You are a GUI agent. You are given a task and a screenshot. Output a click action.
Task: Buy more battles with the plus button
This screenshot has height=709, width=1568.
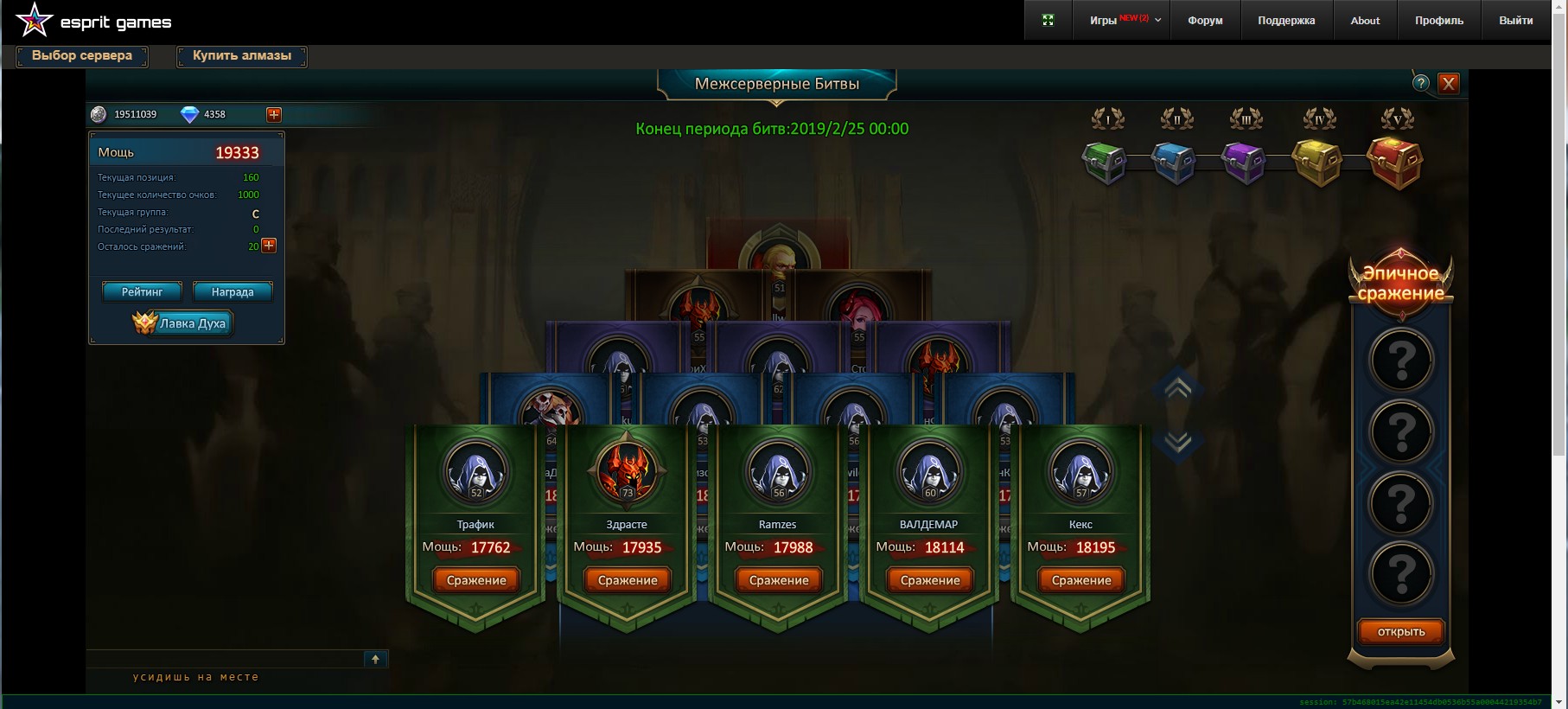pyautogui.click(x=269, y=246)
